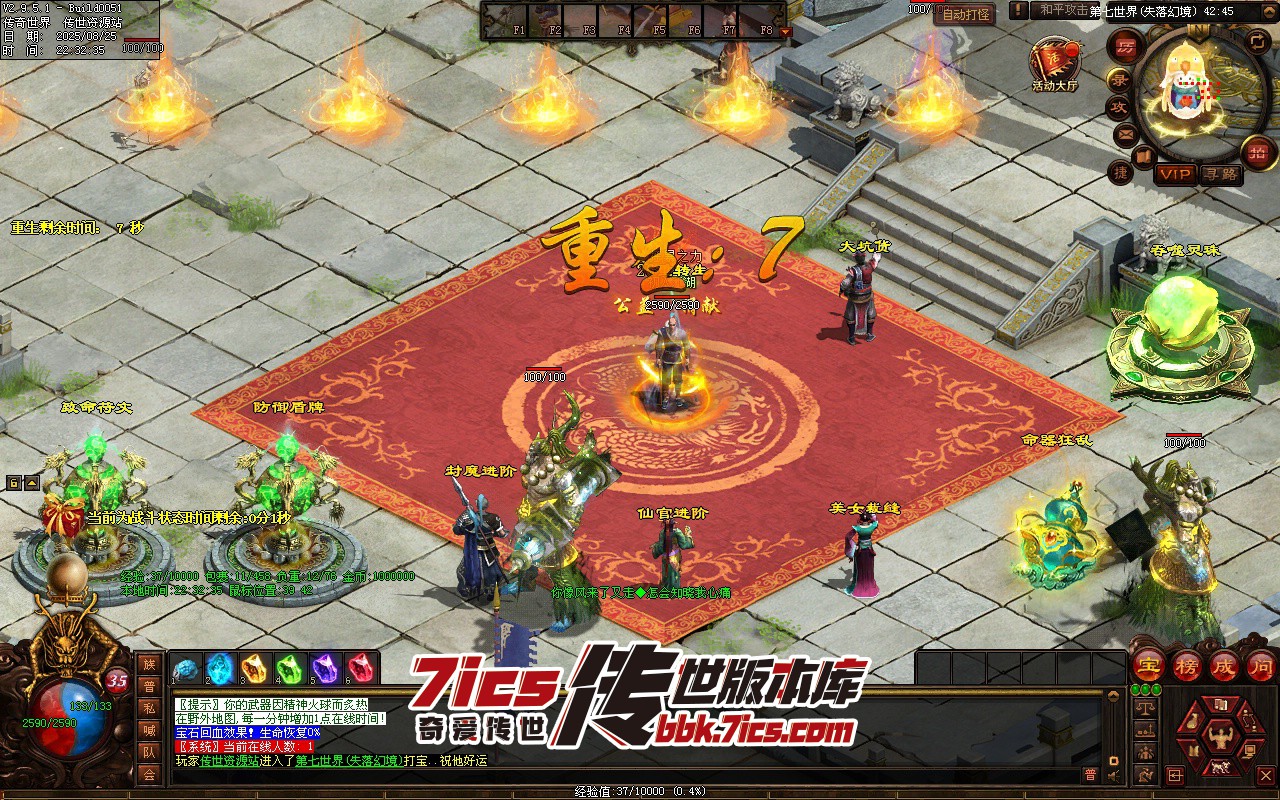Use the green gem in slot 4

tap(289, 668)
